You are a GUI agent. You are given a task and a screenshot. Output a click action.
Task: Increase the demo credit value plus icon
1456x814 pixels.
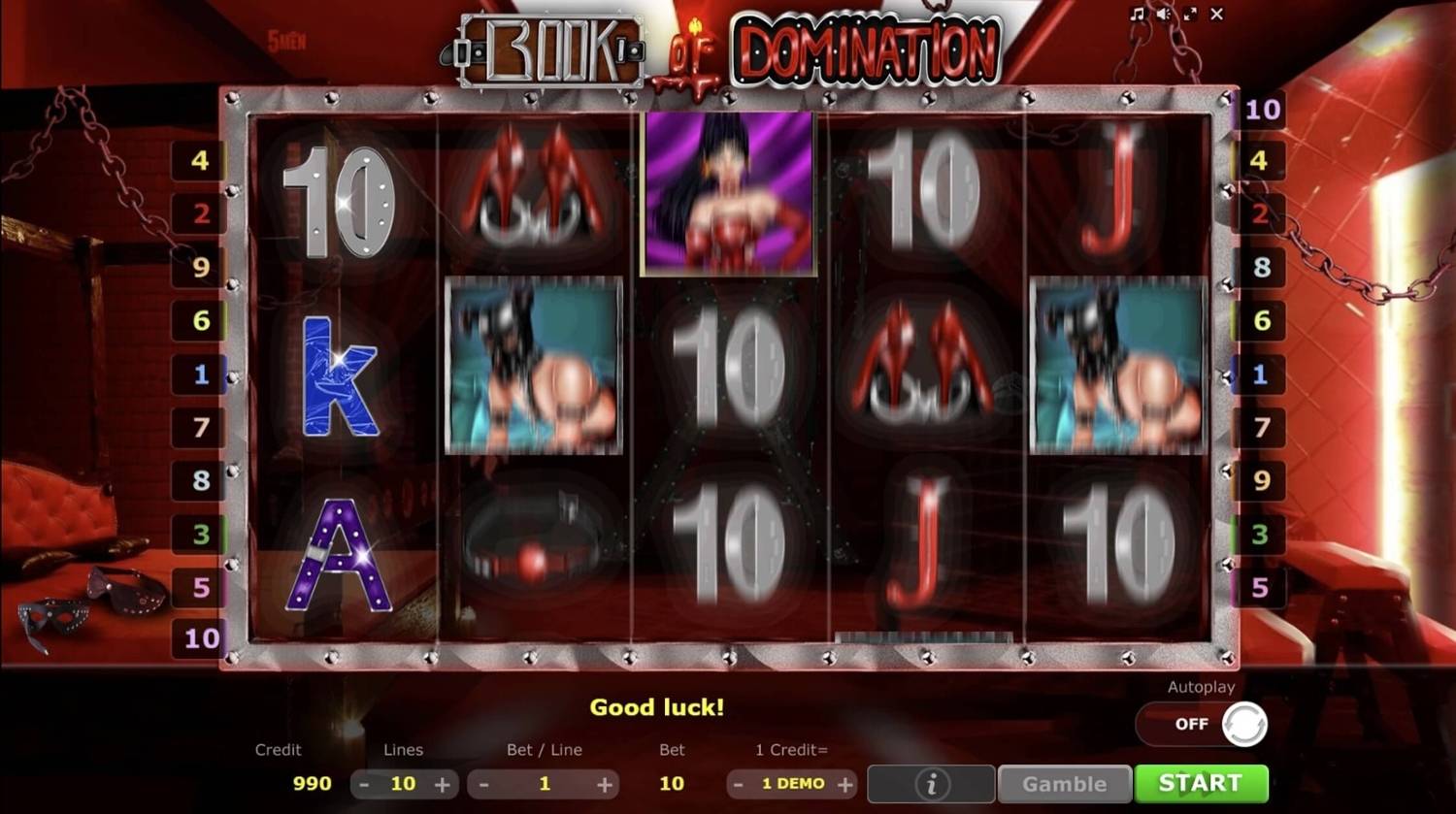click(x=845, y=784)
